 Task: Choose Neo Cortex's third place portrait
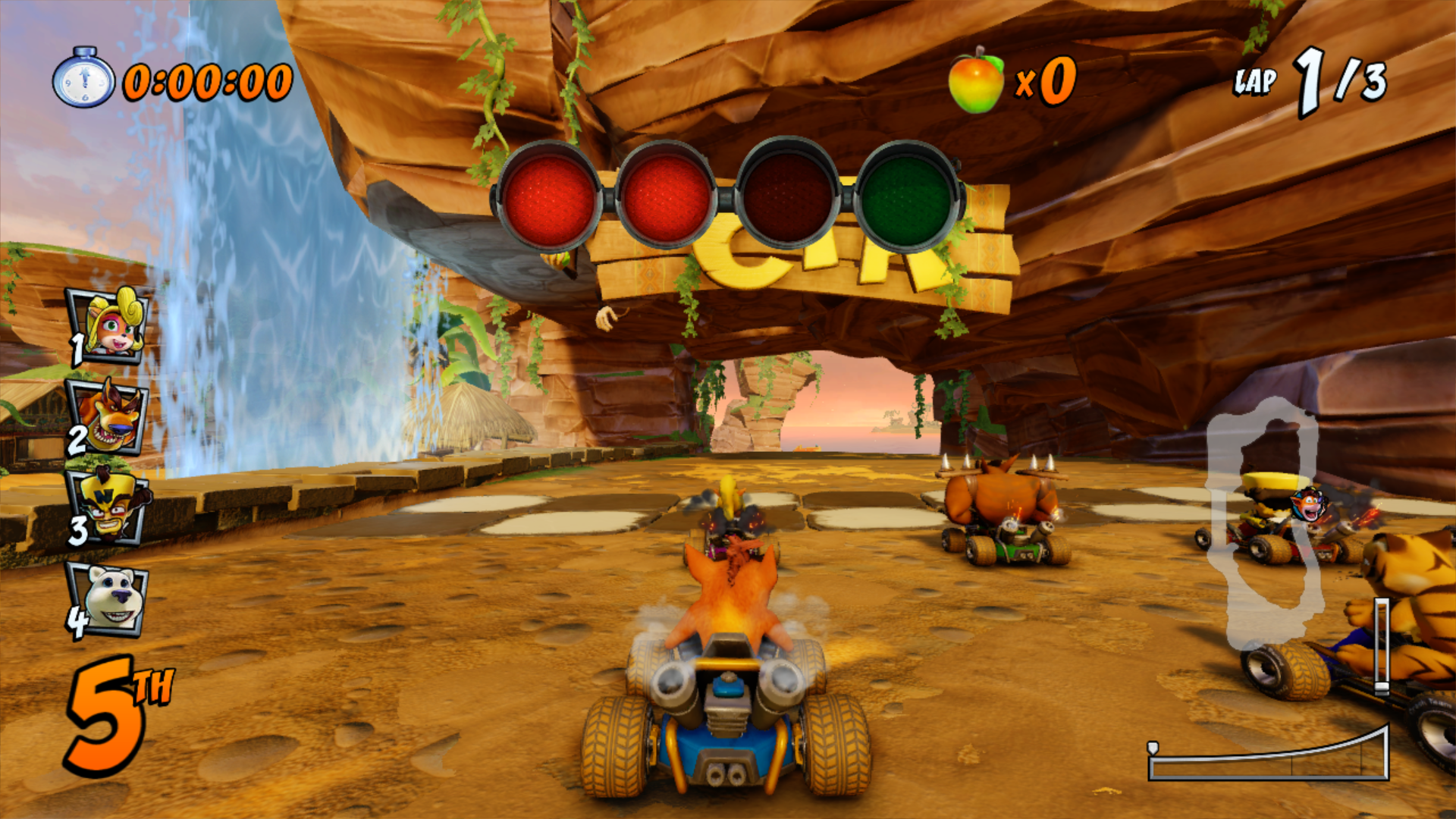click(110, 507)
